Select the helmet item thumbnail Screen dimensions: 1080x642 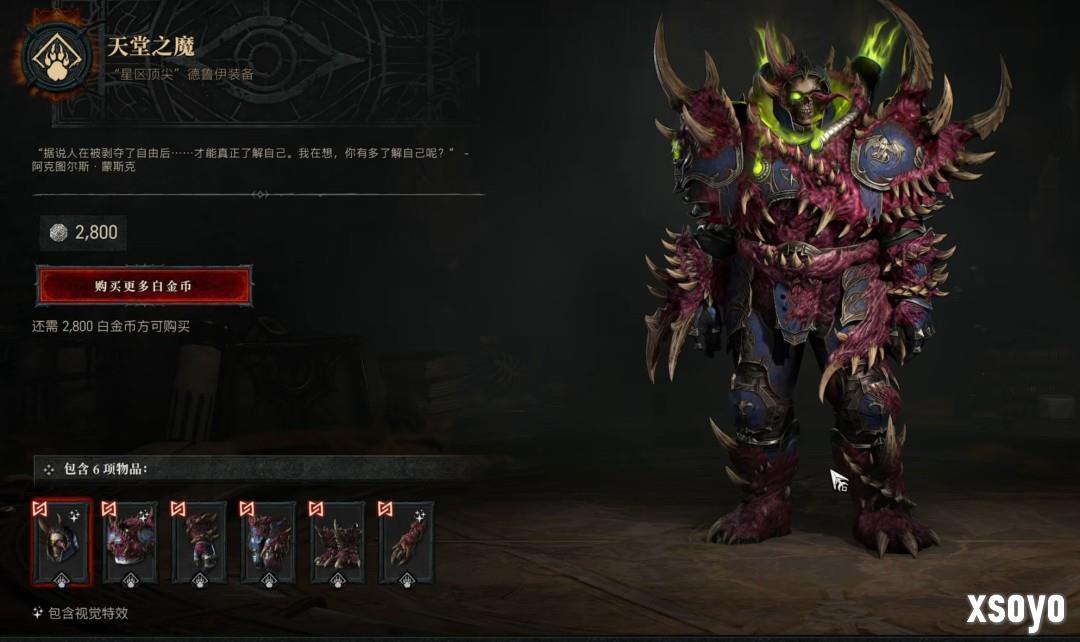(x=62, y=542)
